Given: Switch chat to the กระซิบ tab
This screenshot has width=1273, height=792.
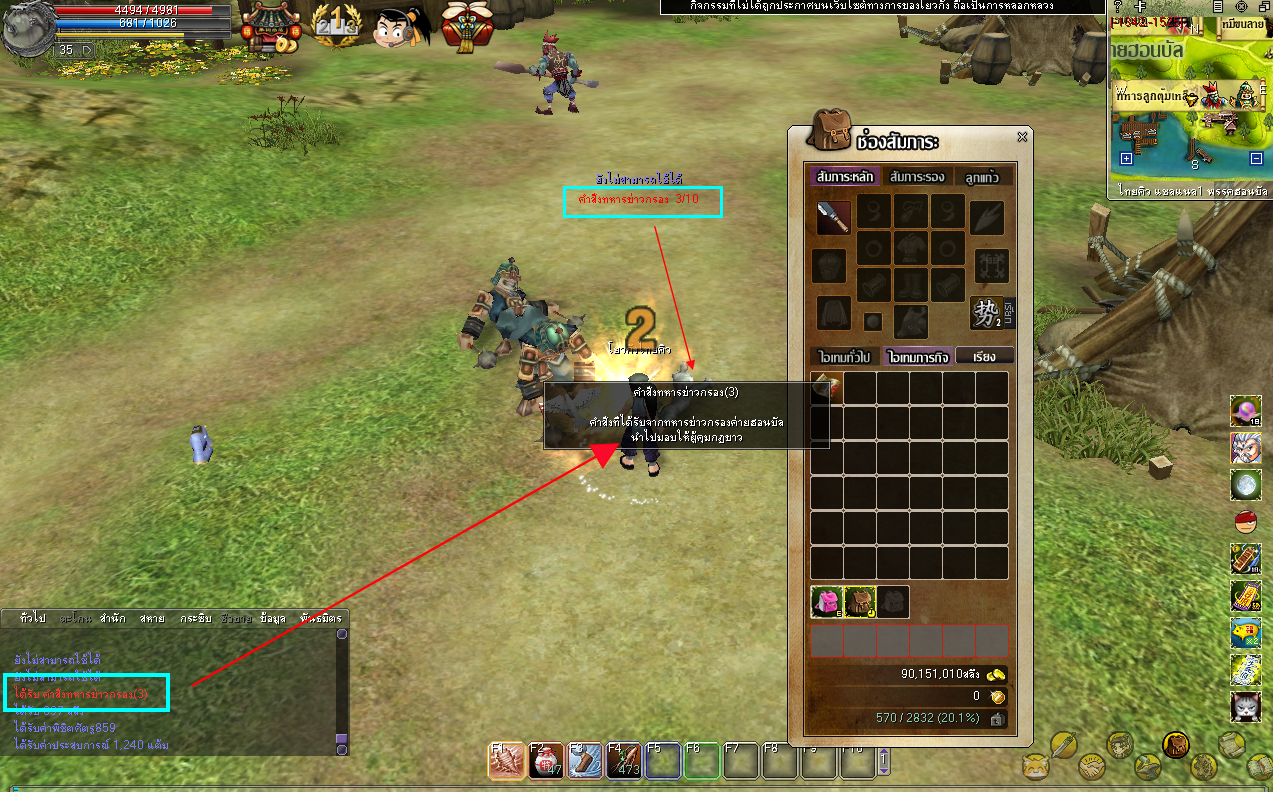Looking at the screenshot, I should (x=195, y=618).
